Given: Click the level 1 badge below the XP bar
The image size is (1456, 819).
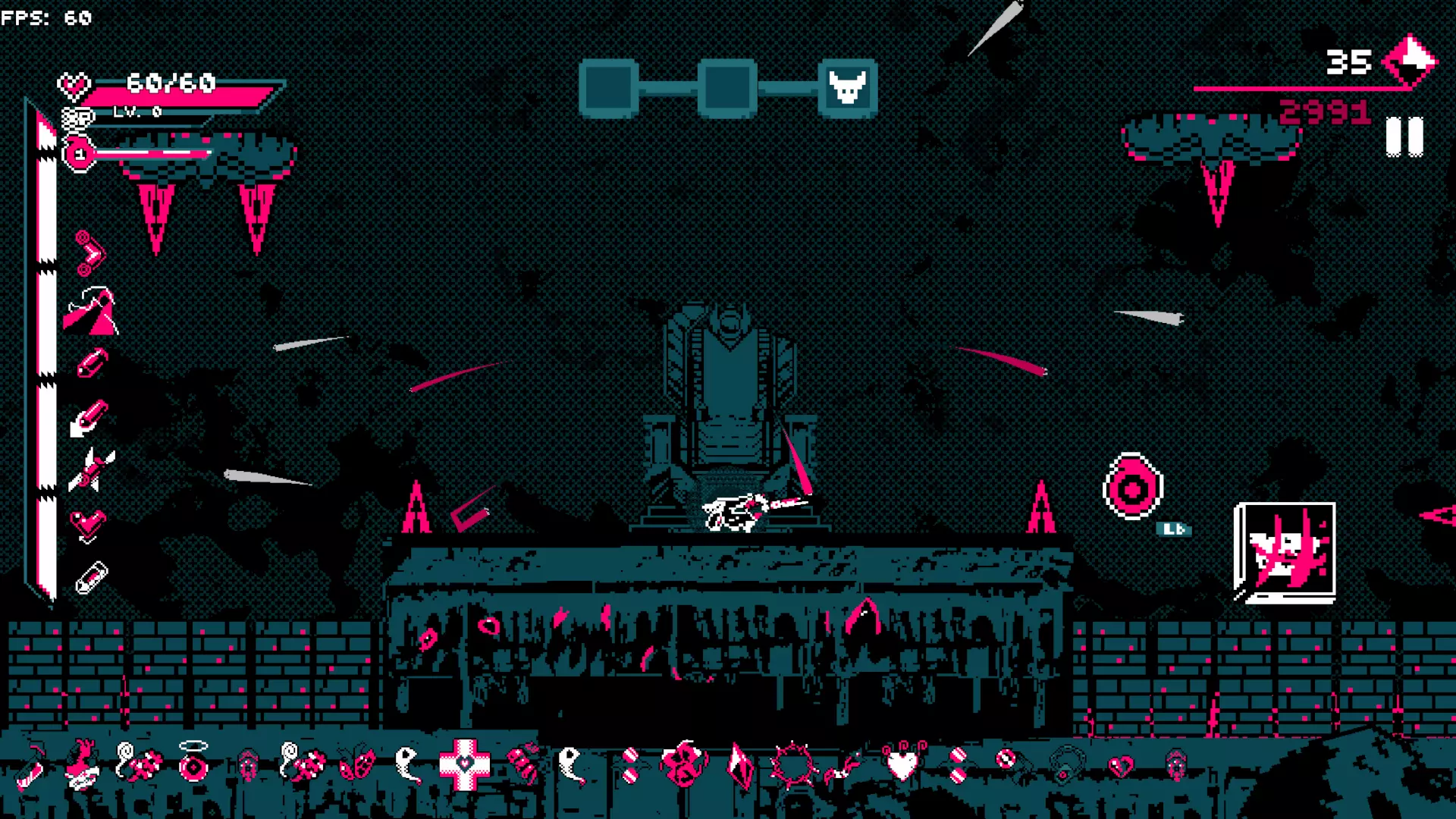Looking at the screenshot, I should 78,152.
